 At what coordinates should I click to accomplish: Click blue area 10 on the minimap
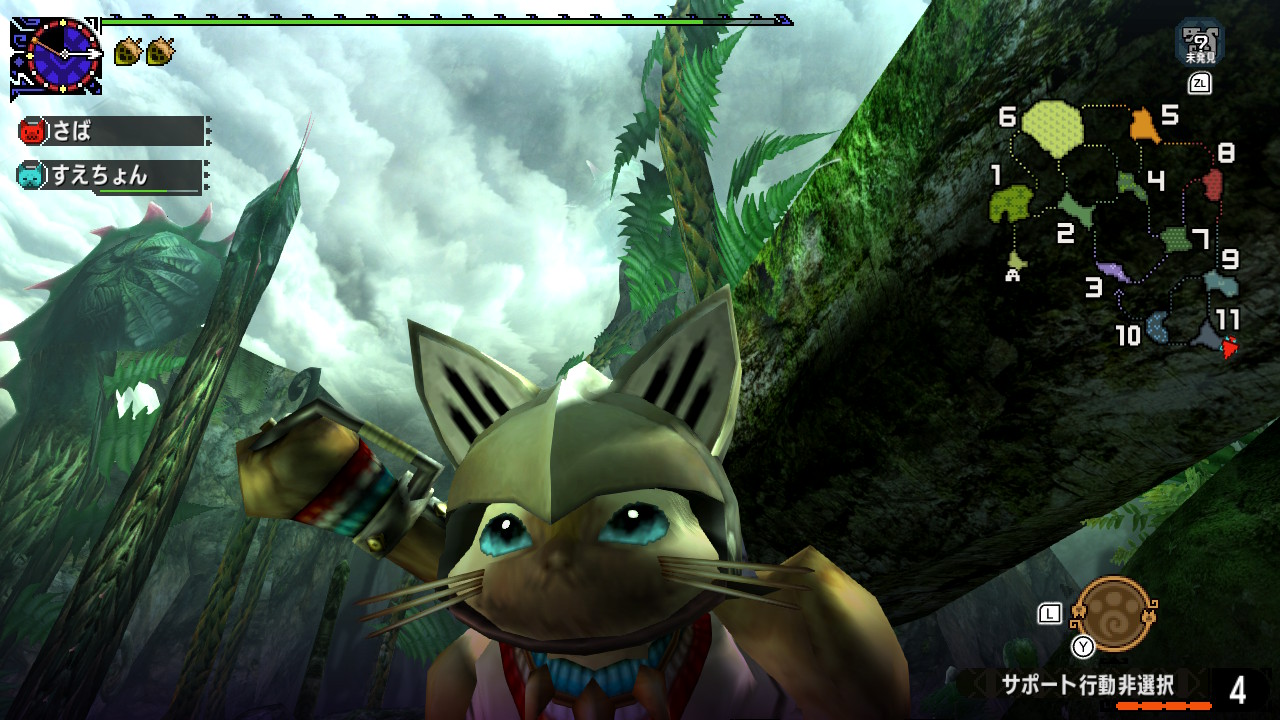coord(1158,326)
